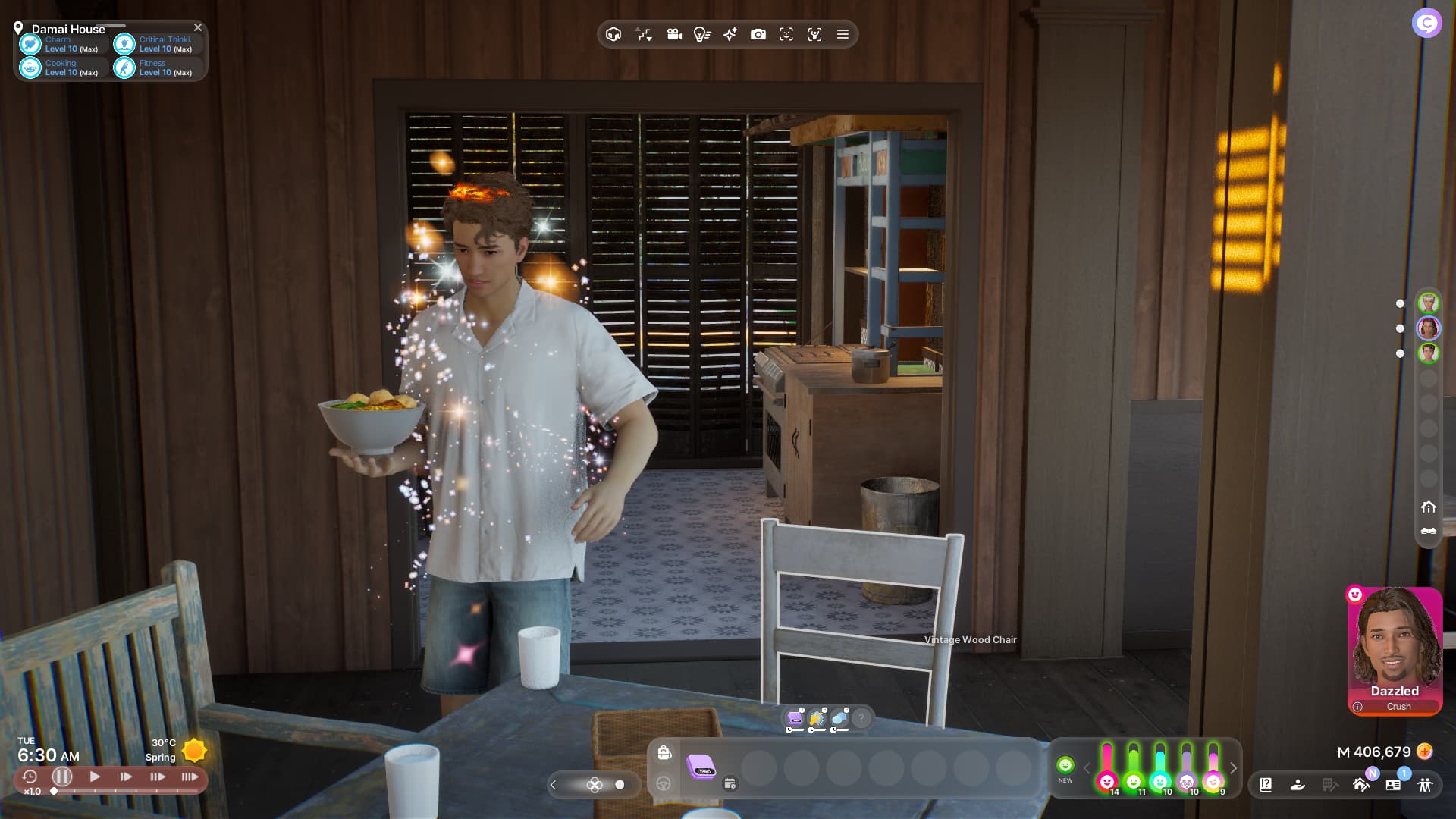Switch to the top household member portrait

(x=1429, y=303)
